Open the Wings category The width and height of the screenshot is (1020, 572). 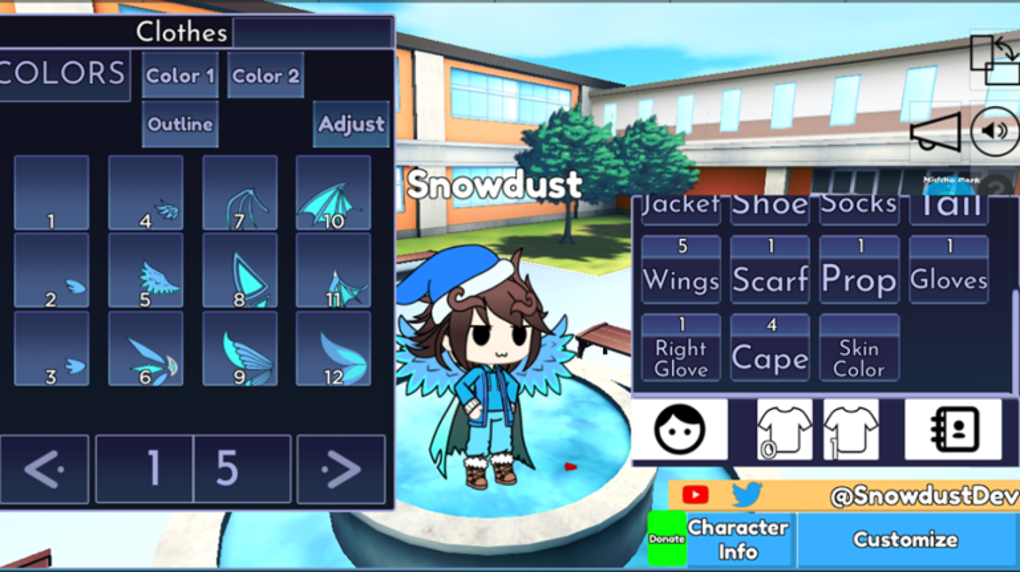click(681, 270)
